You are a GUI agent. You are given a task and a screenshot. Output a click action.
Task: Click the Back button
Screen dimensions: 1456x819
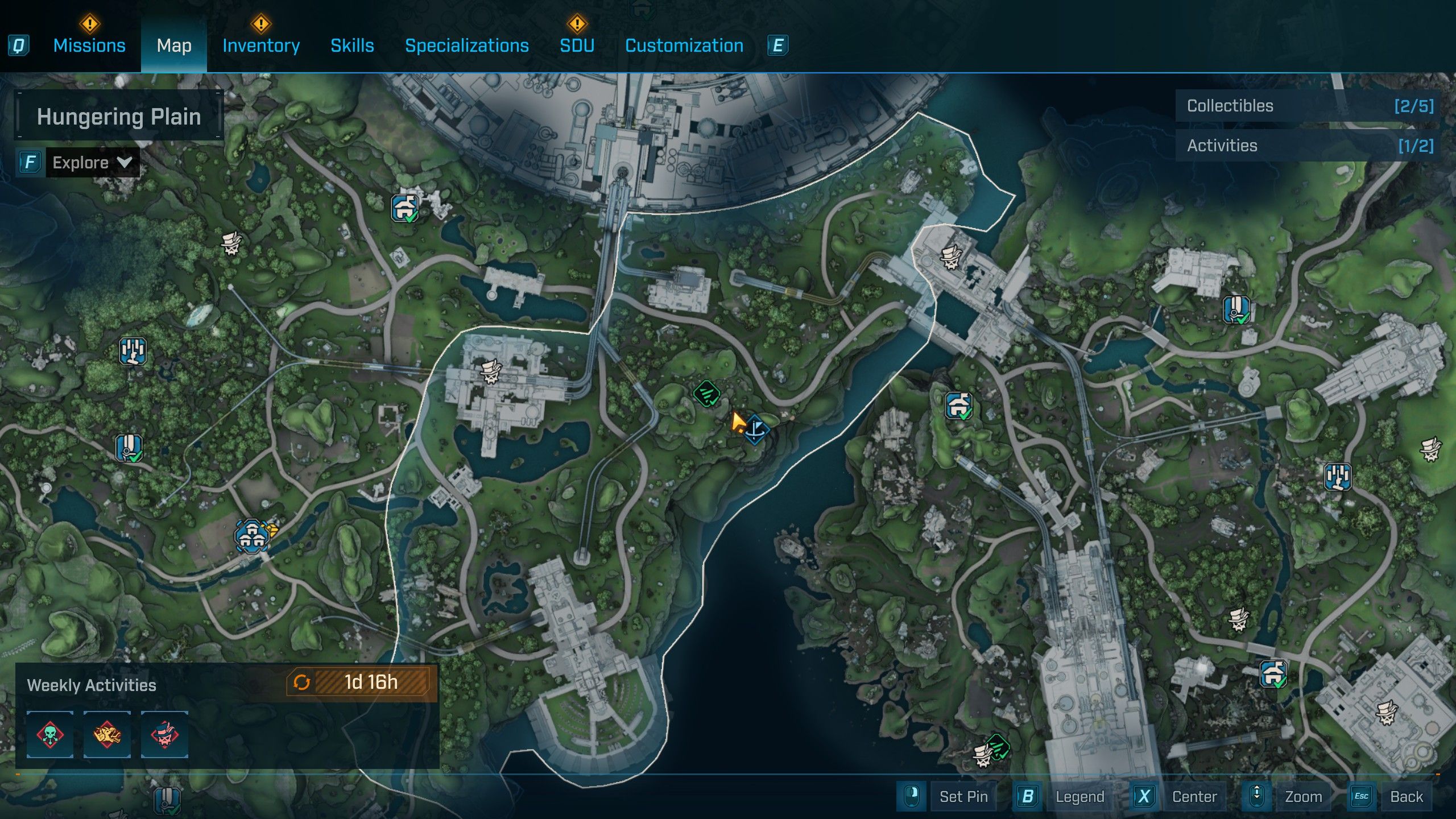click(x=1406, y=797)
